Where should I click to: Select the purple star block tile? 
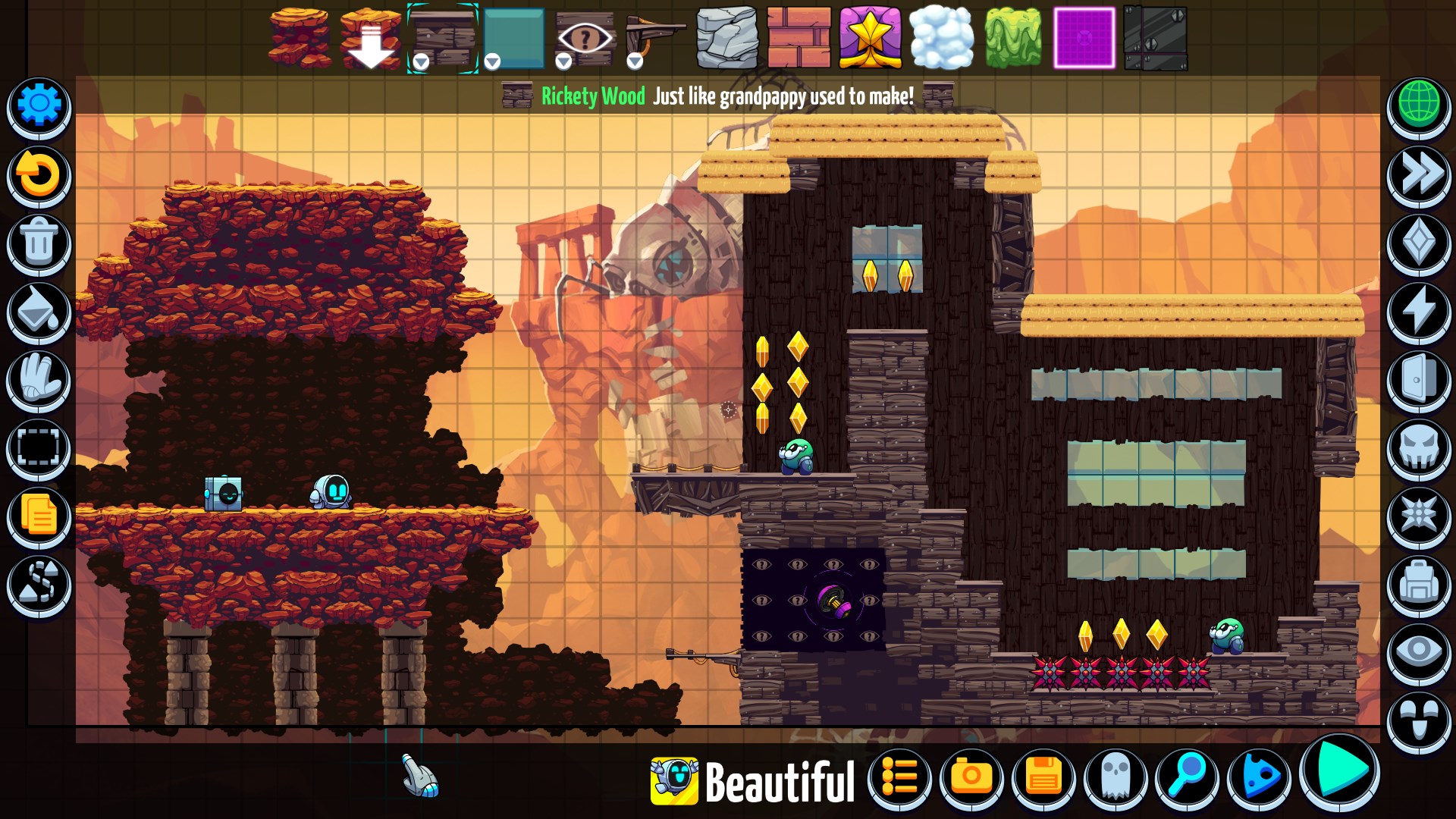pos(870,37)
